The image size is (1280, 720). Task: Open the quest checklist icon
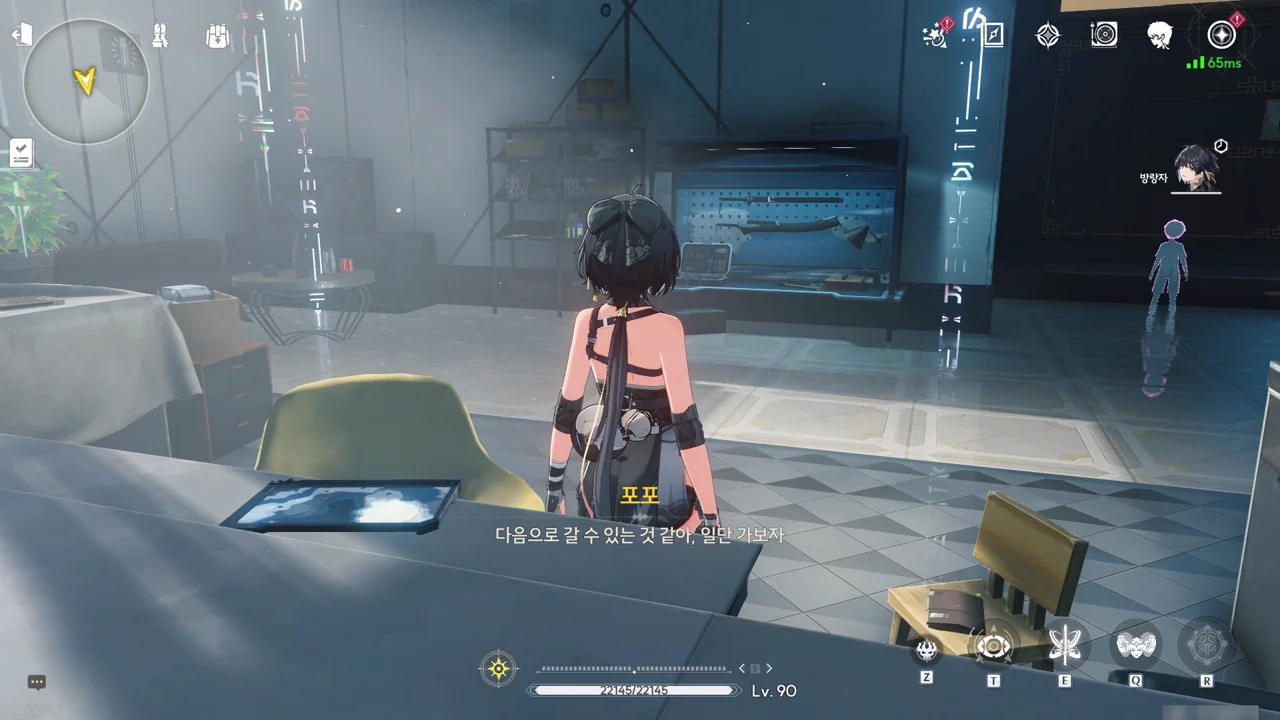(22, 153)
